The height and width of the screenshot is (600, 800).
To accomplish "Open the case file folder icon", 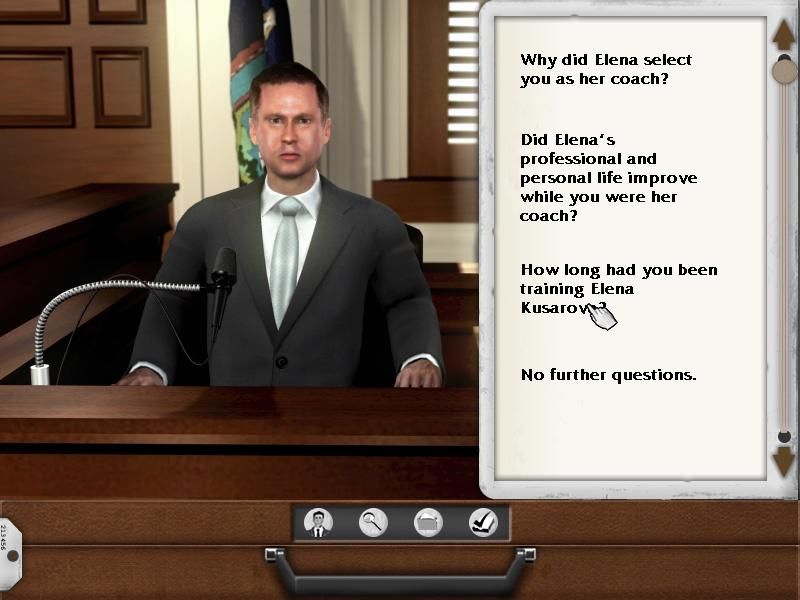I will [428, 522].
